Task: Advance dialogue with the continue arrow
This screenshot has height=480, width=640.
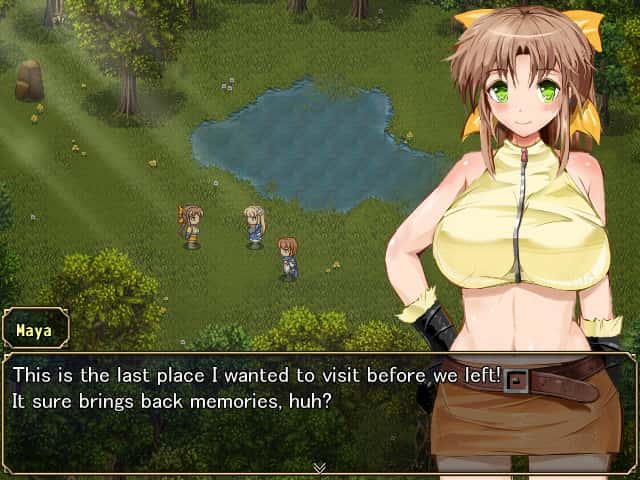Action: [319, 467]
